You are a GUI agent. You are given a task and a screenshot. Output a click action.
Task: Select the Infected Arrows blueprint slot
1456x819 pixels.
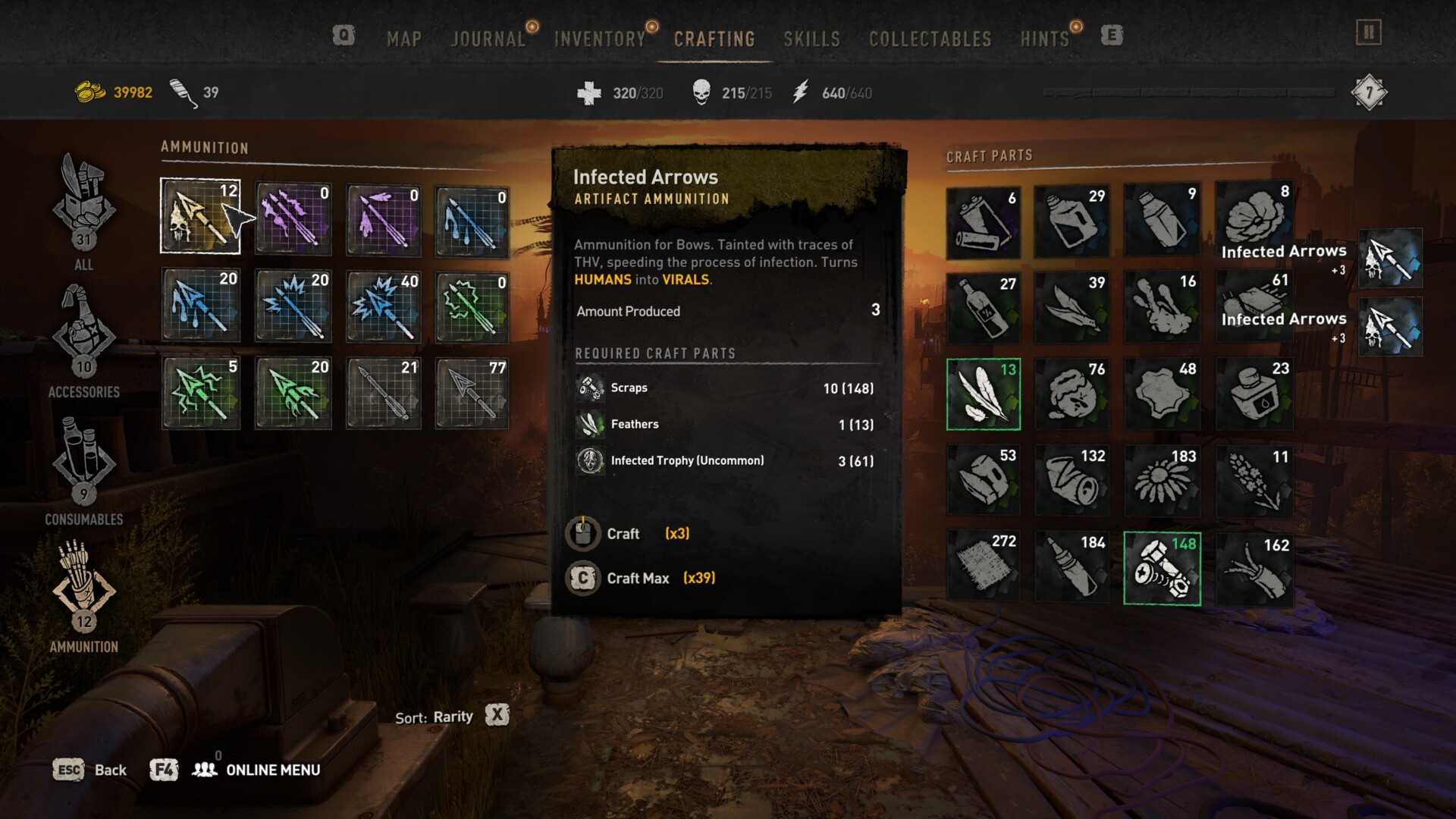click(200, 216)
